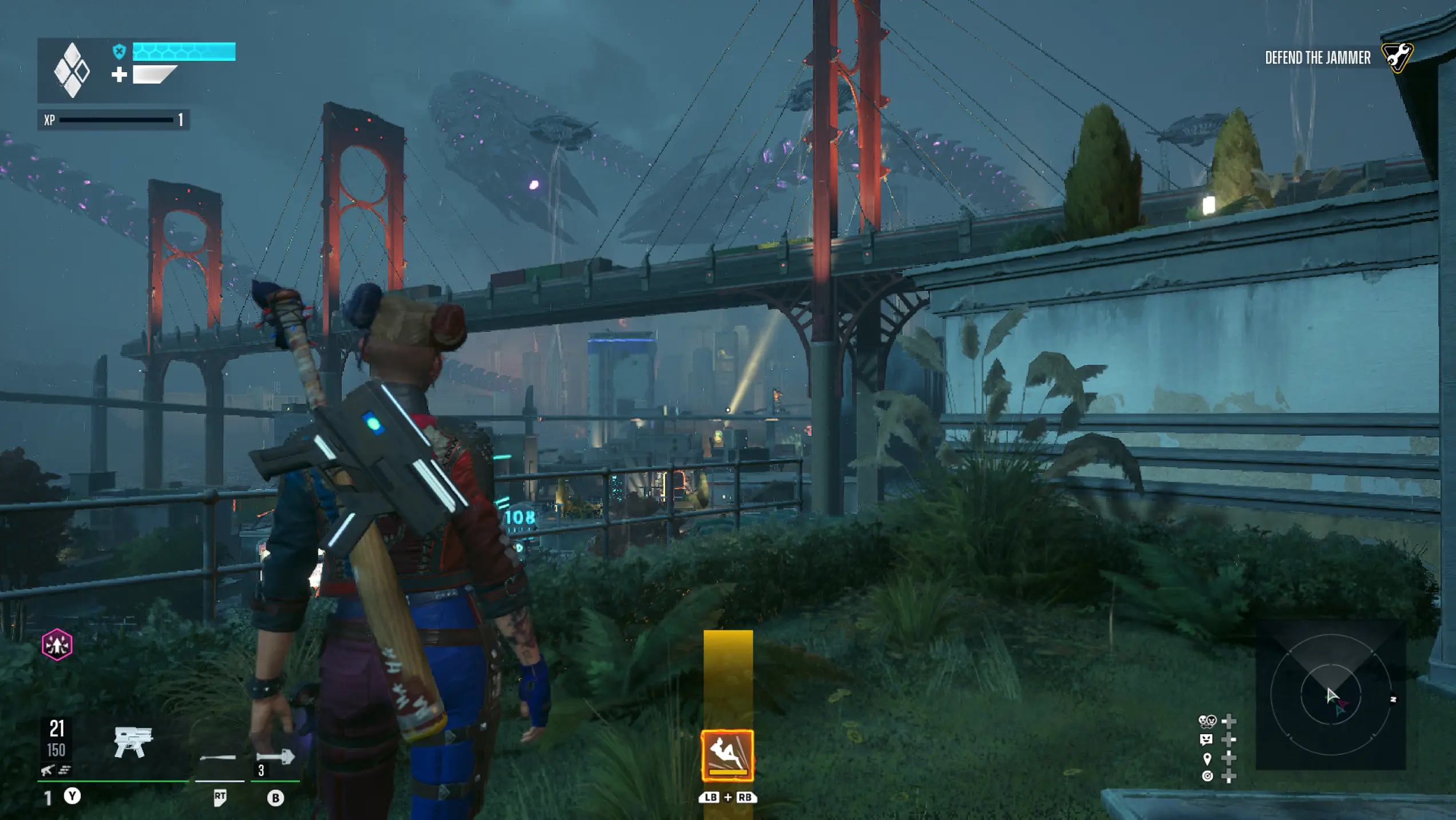This screenshot has width=1456, height=820.
Task: Click the pink hexagon buff icon
Action: pos(57,645)
